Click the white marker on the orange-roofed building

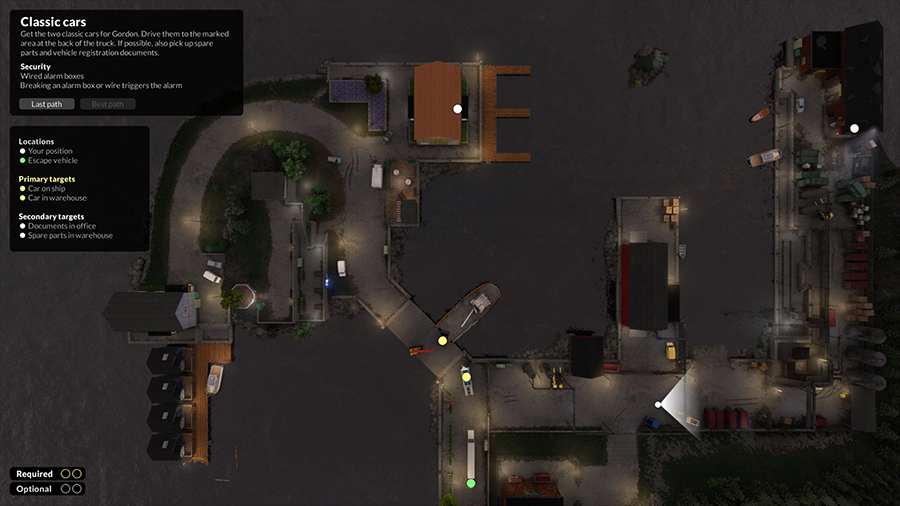pyautogui.click(x=458, y=108)
